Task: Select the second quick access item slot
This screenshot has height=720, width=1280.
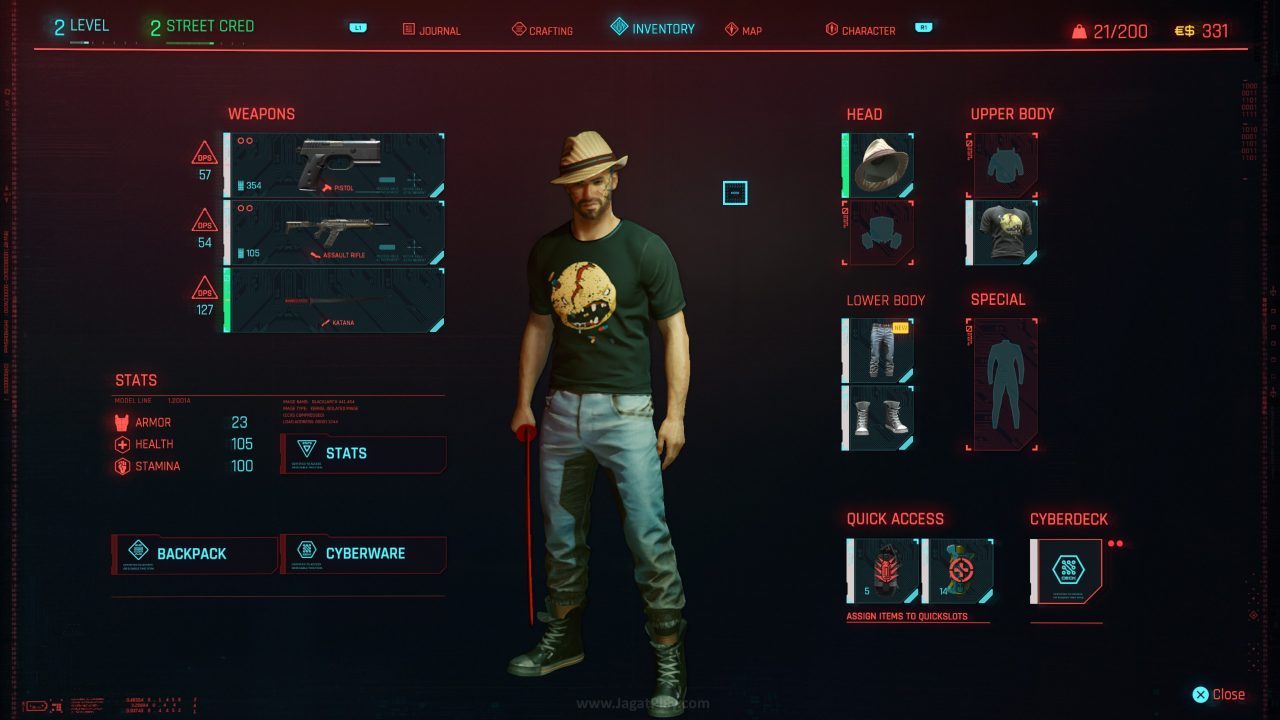Action: [x=958, y=571]
